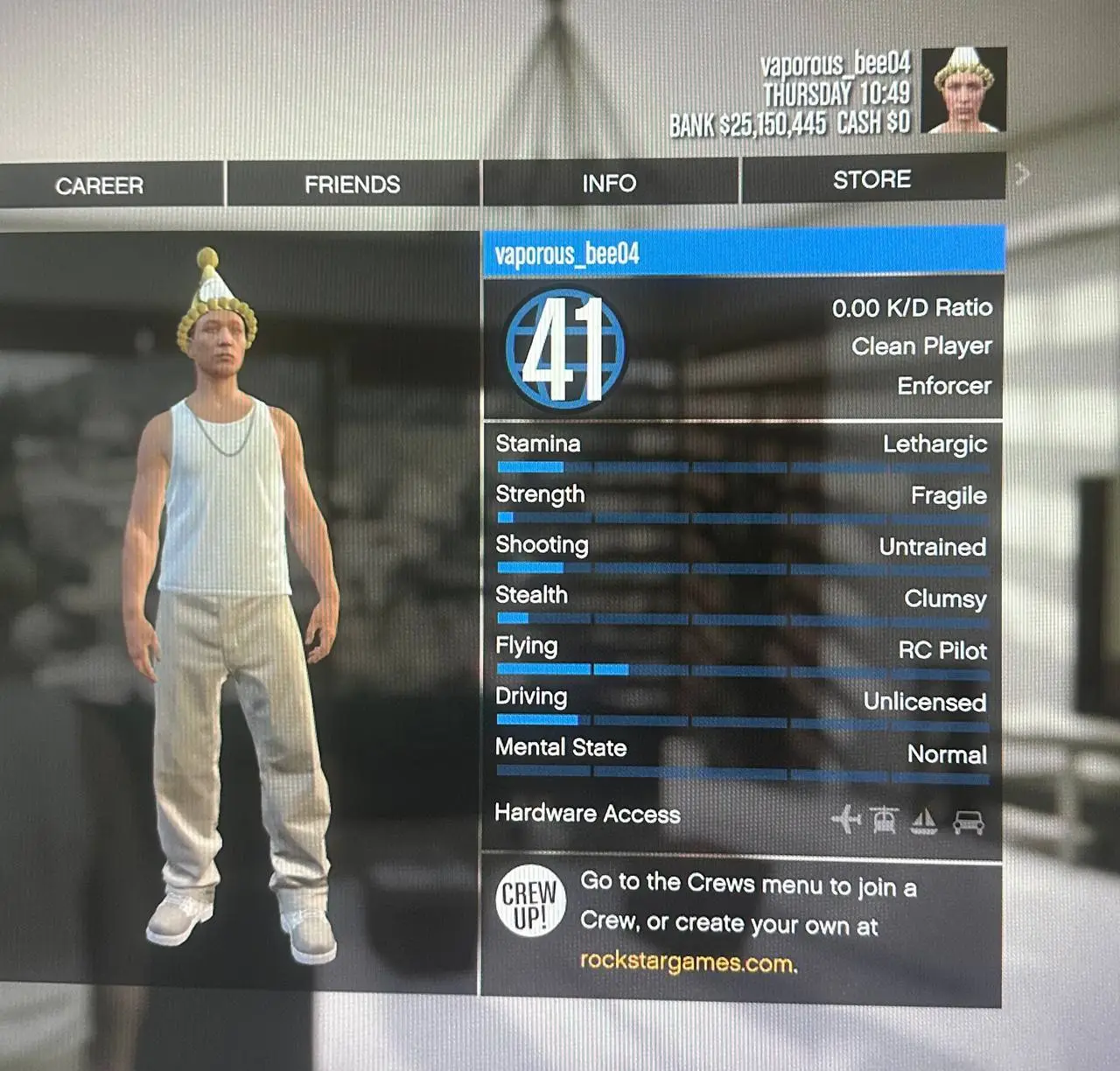Viewport: 1120px width, 1071px height.
Task: Select the INFO tab
Action: (x=610, y=183)
